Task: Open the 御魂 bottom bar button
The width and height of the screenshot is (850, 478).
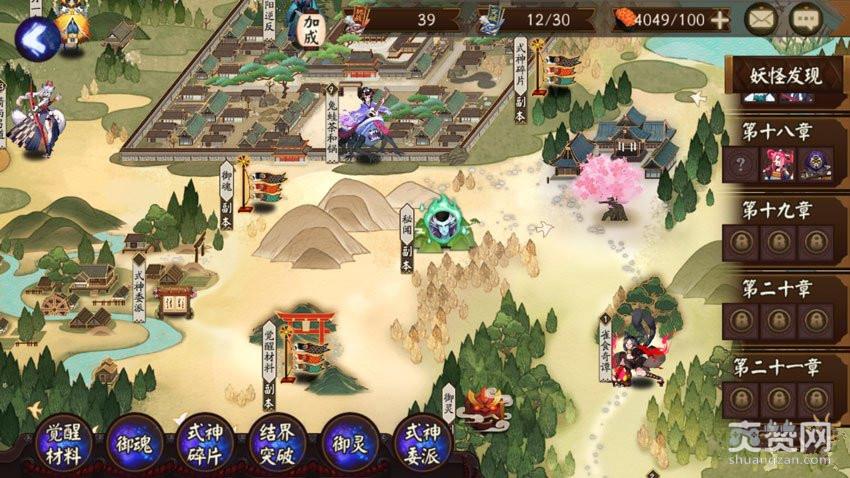Action: [135, 443]
